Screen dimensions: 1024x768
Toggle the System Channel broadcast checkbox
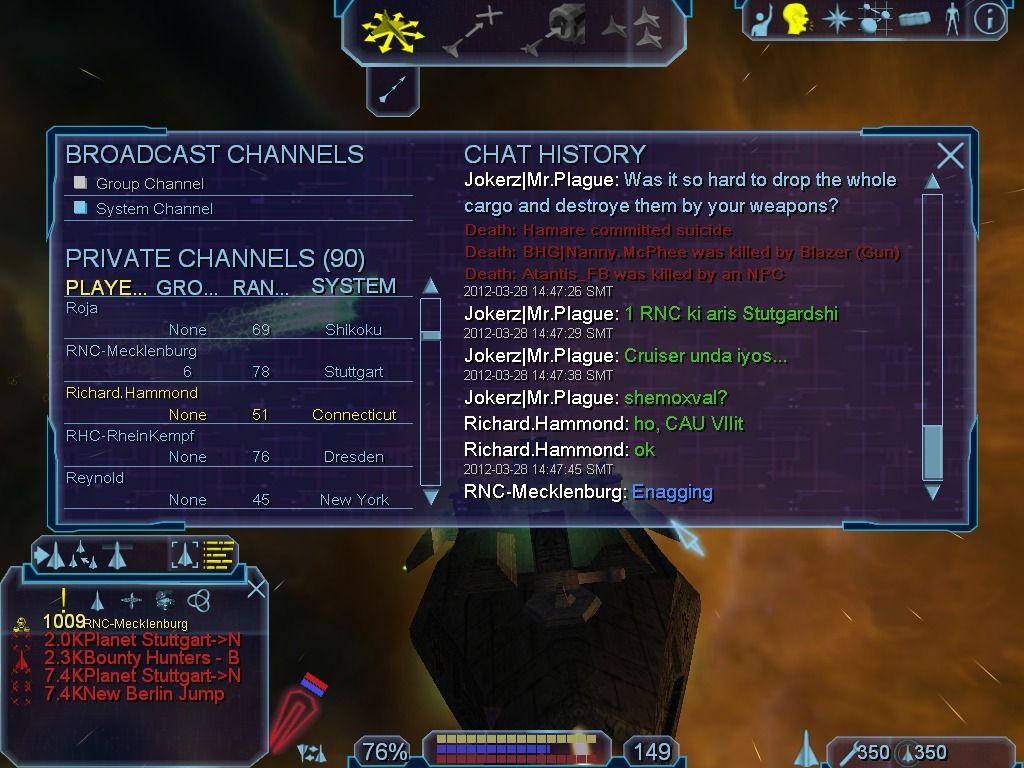[81, 208]
